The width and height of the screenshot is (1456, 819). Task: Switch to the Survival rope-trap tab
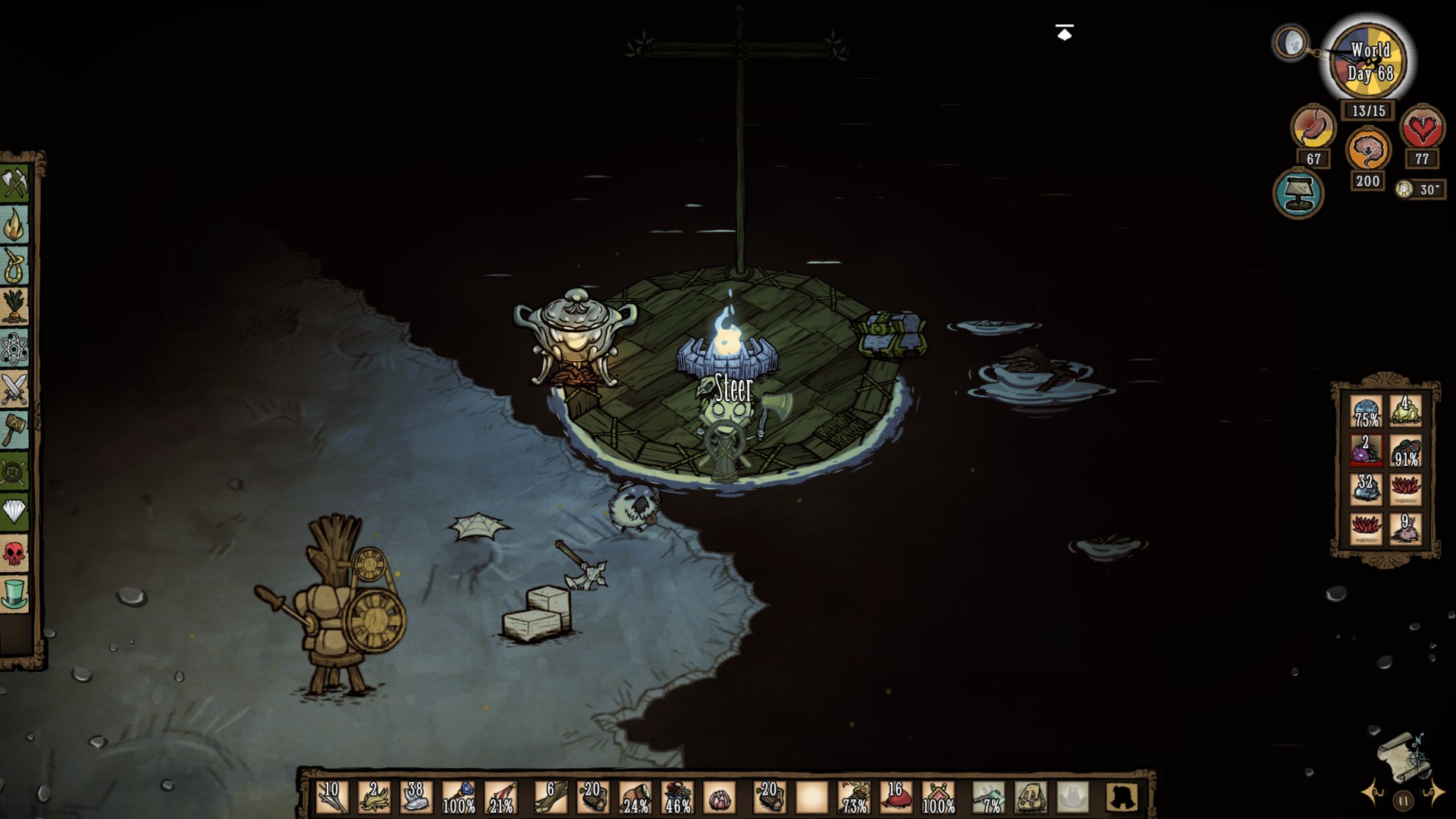(x=14, y=265)
